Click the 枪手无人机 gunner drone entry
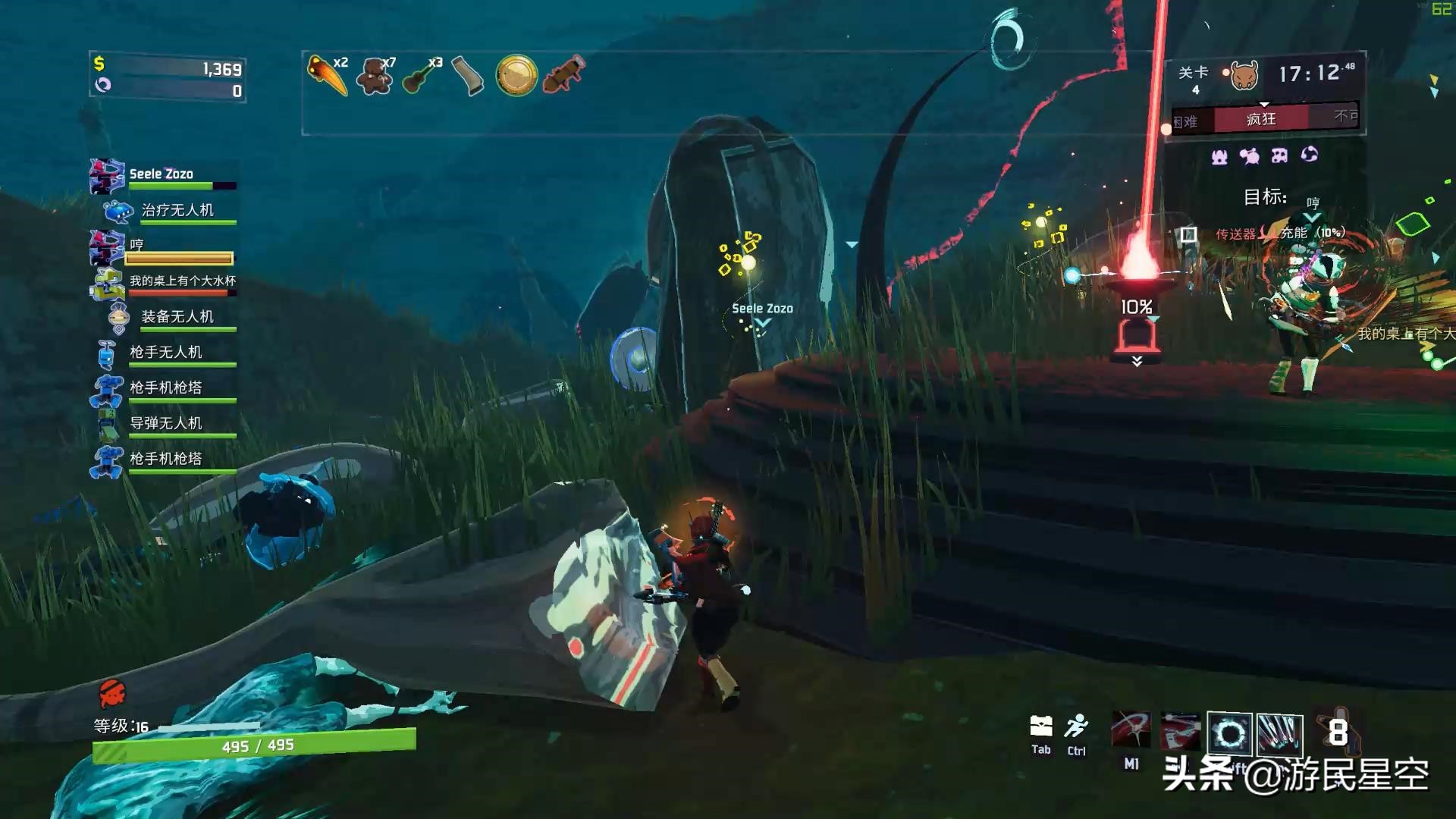 165,353
